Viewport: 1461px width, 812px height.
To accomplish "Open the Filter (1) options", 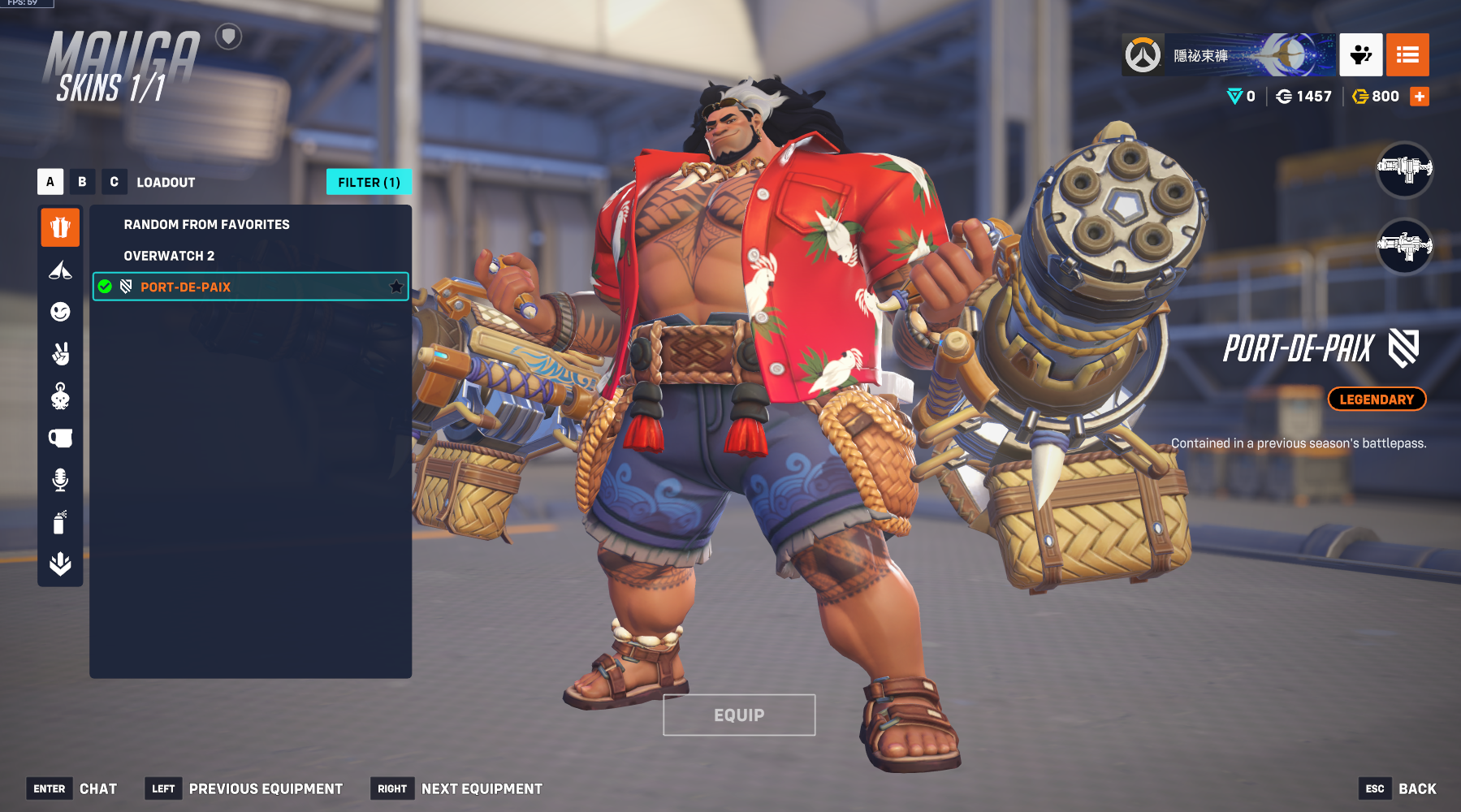I will [x=369, y=182].
